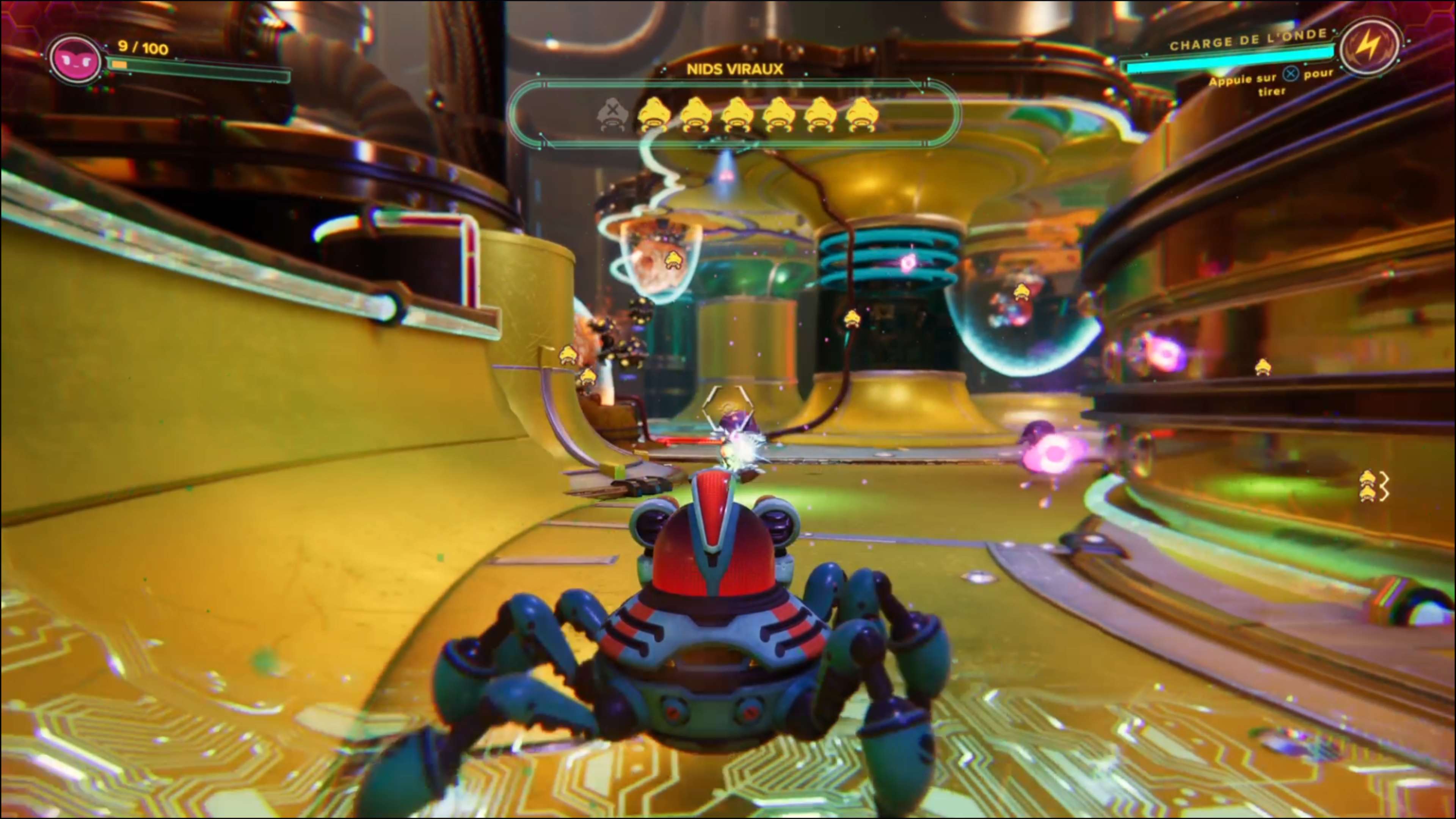Viewport: 1456px width, 819px height.
Task: Click Glitch's pink portrait icon
Action: point(75,60)
